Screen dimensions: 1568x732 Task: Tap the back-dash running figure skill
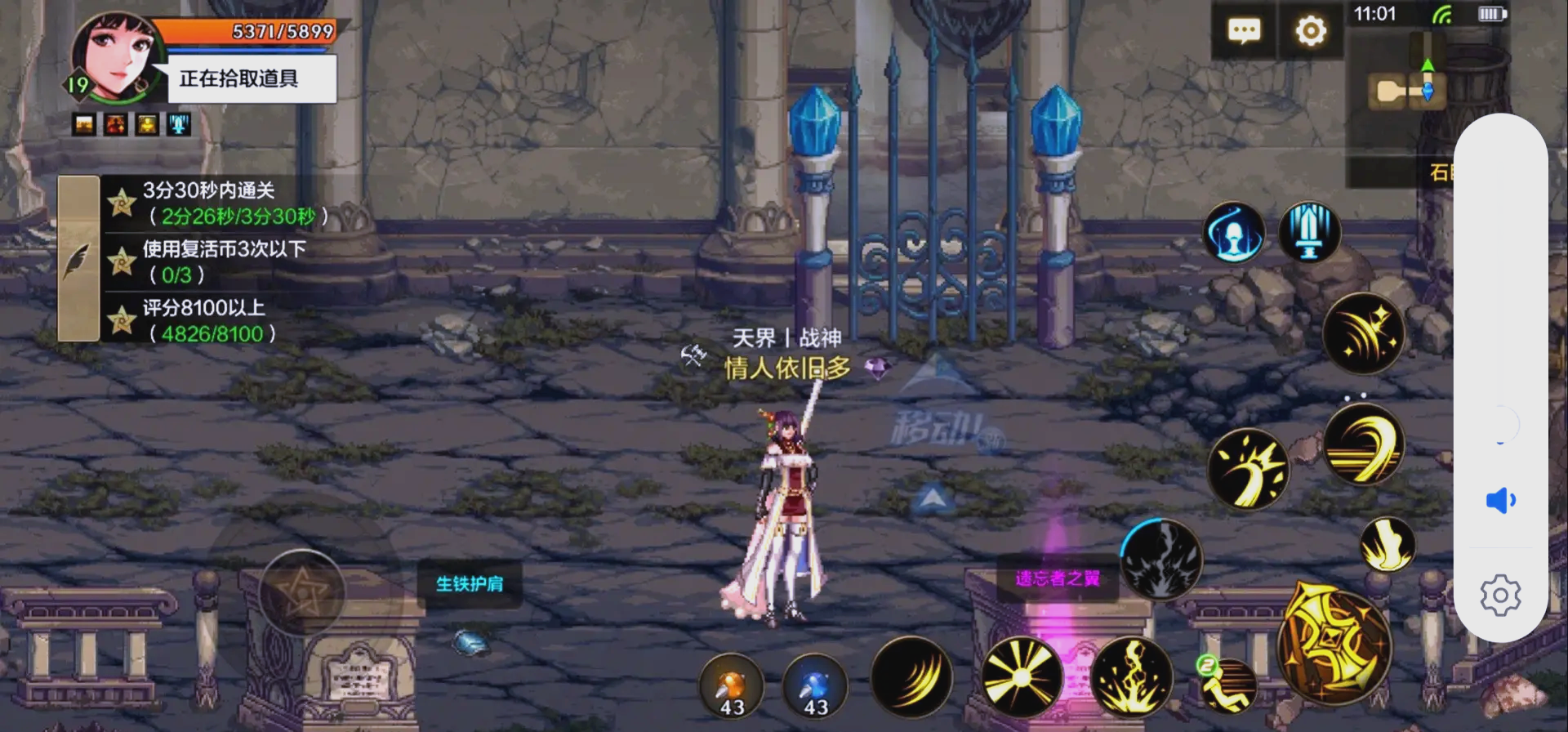click(x=1227, y=685)
